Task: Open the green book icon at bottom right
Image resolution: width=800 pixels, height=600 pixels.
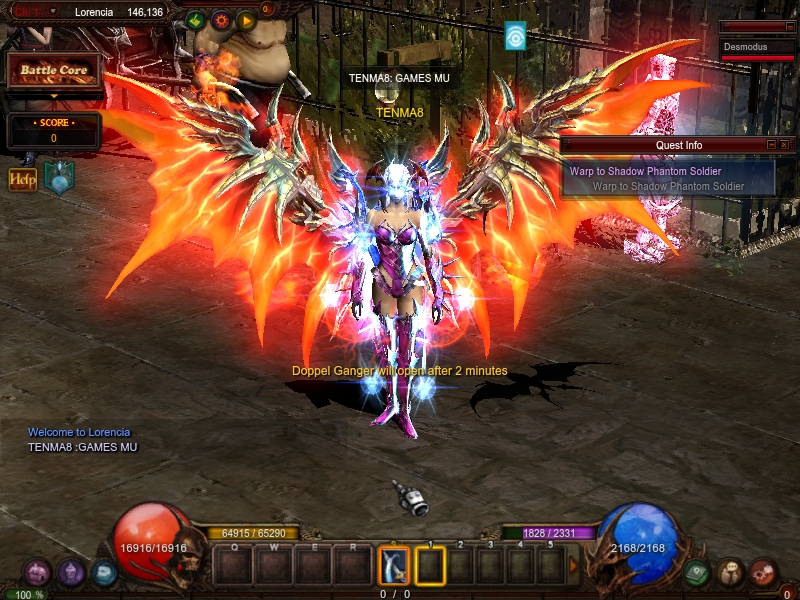Action: point(698,572)
